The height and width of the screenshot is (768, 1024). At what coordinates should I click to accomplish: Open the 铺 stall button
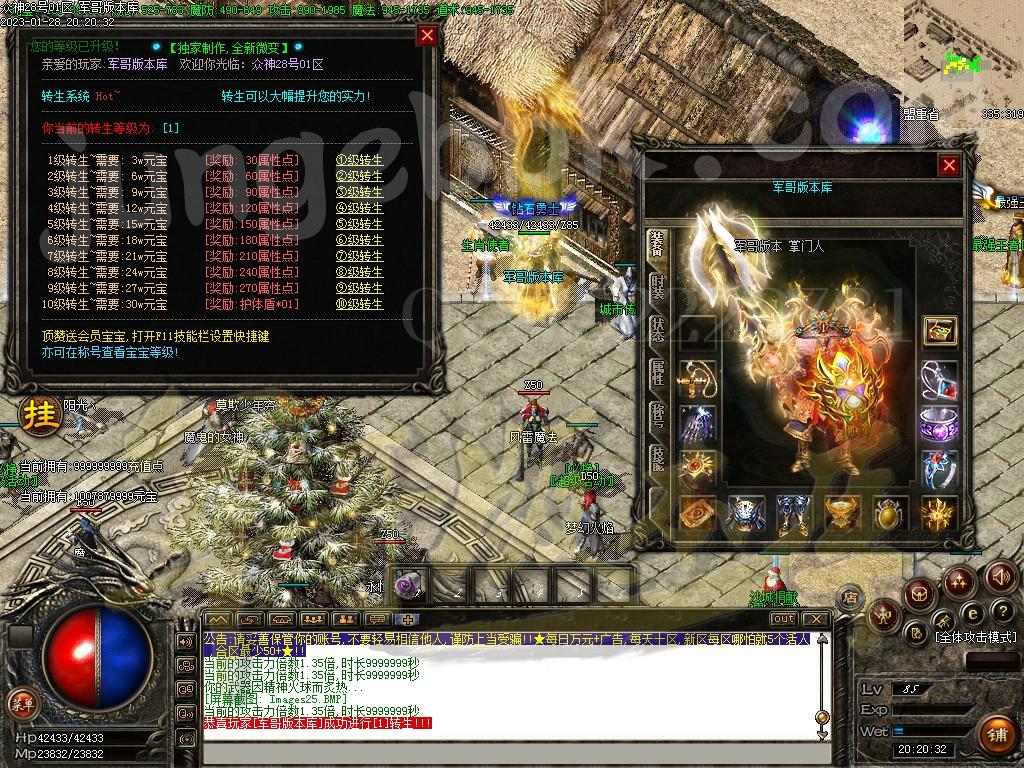(996, 735)
